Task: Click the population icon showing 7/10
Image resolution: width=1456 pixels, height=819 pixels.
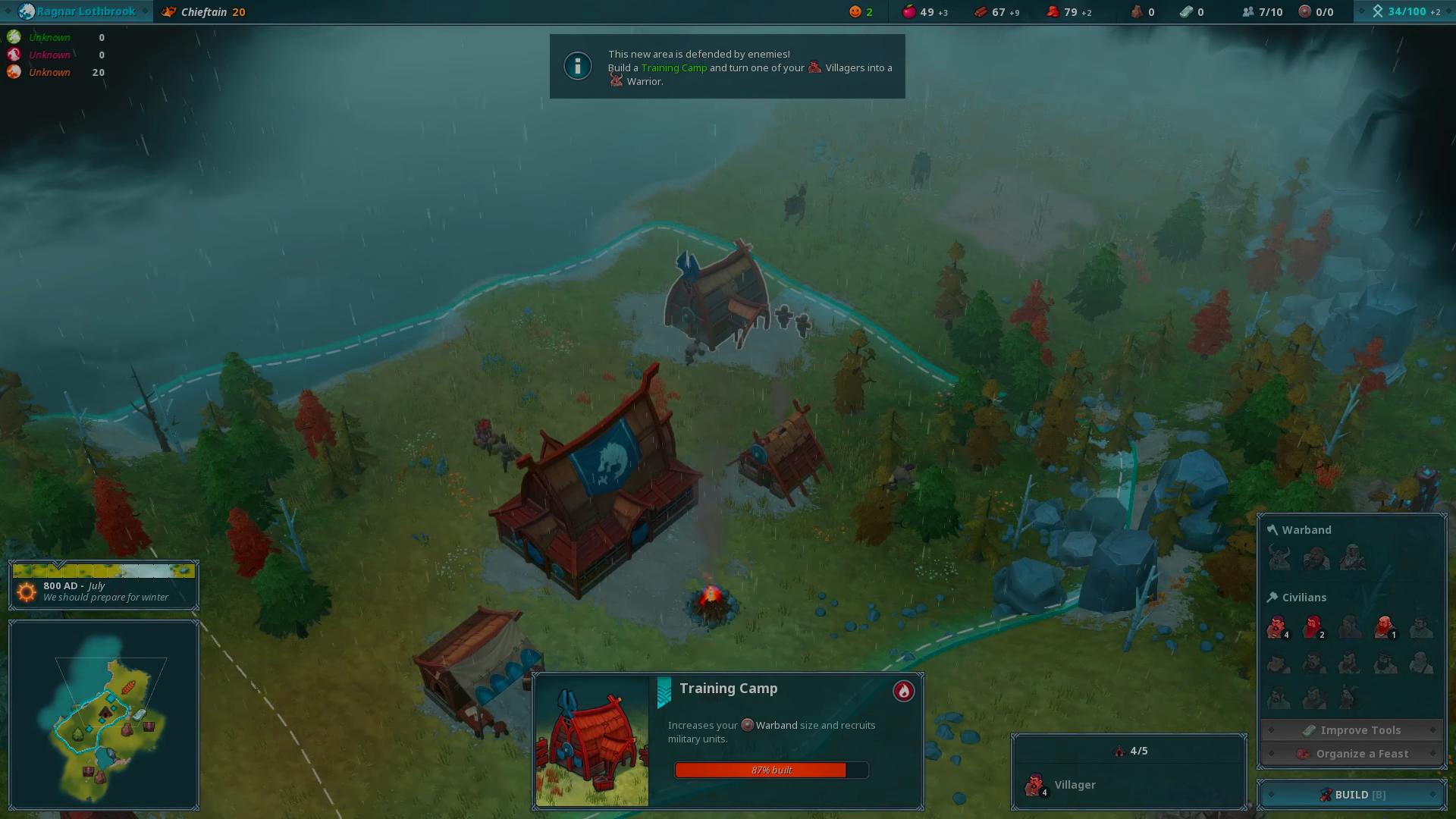Action: point(1250,11)
